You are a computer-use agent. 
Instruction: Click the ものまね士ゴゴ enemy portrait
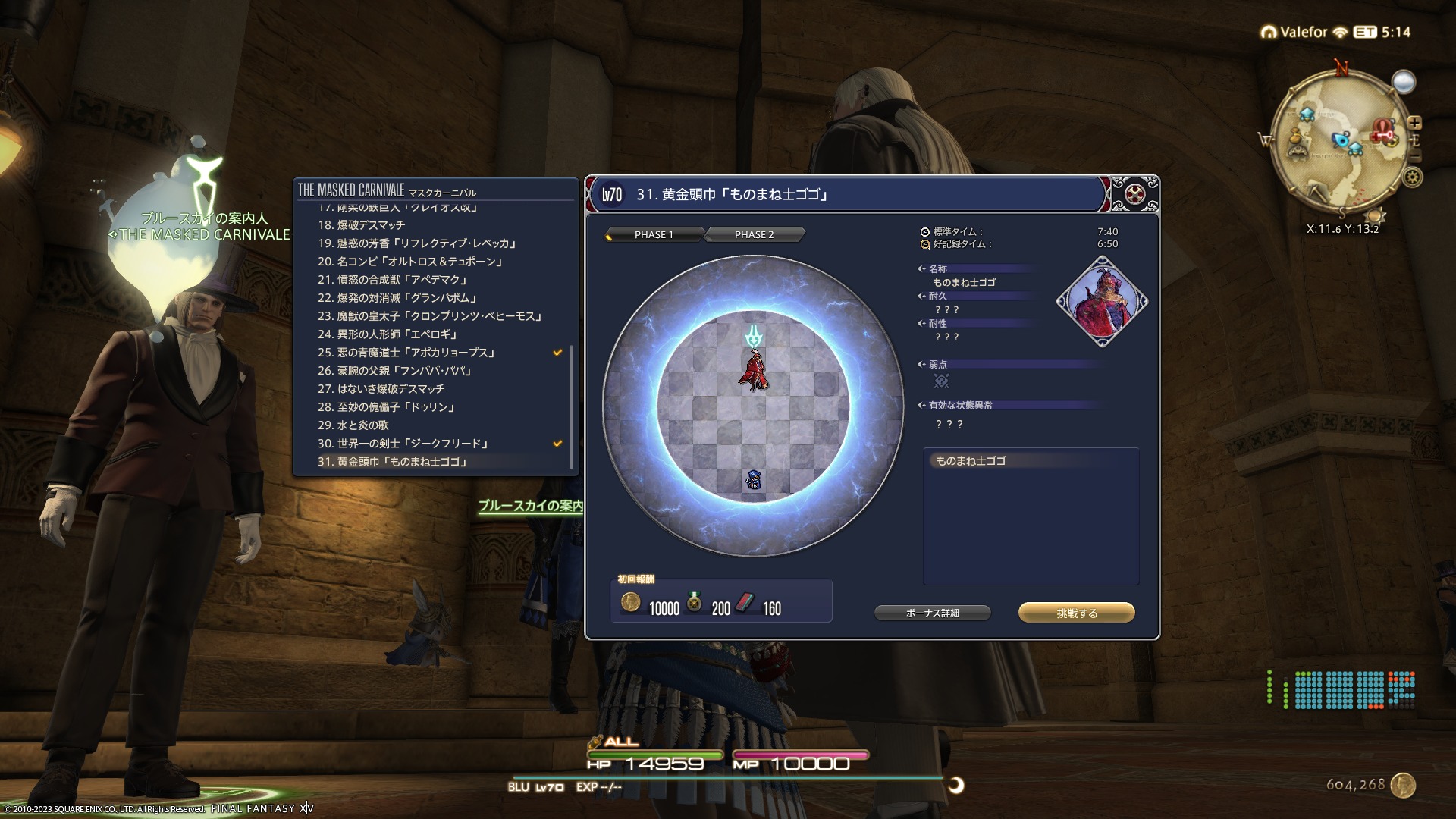point(1102,301)
